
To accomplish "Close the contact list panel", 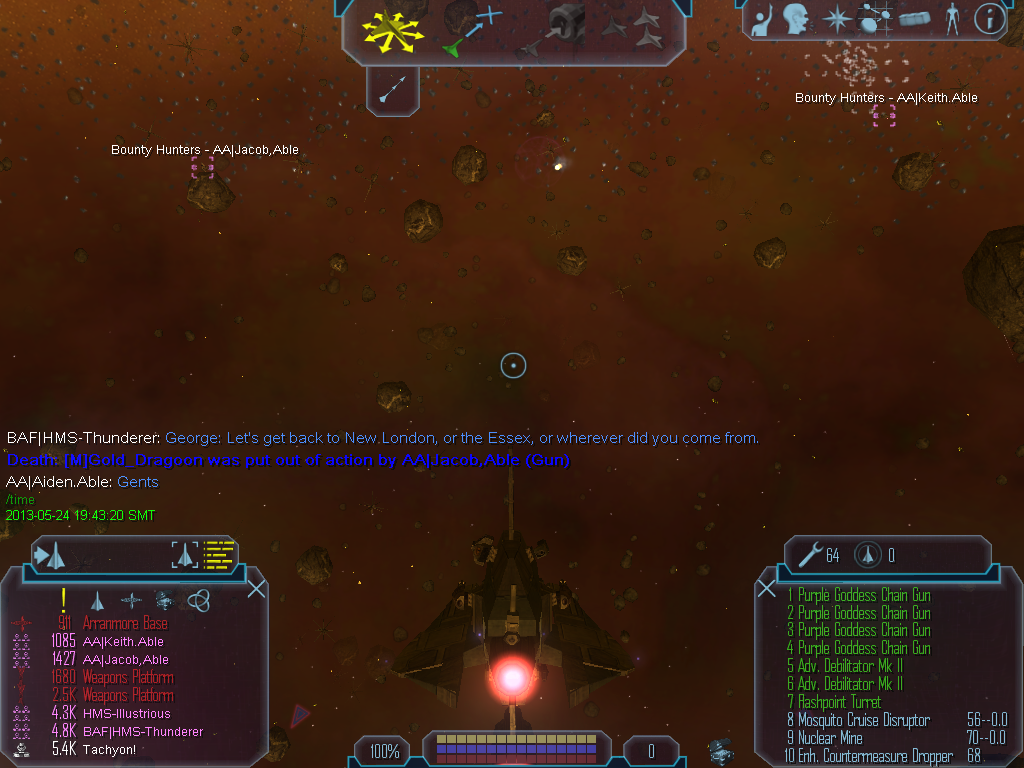I will (x=256, y=588).
